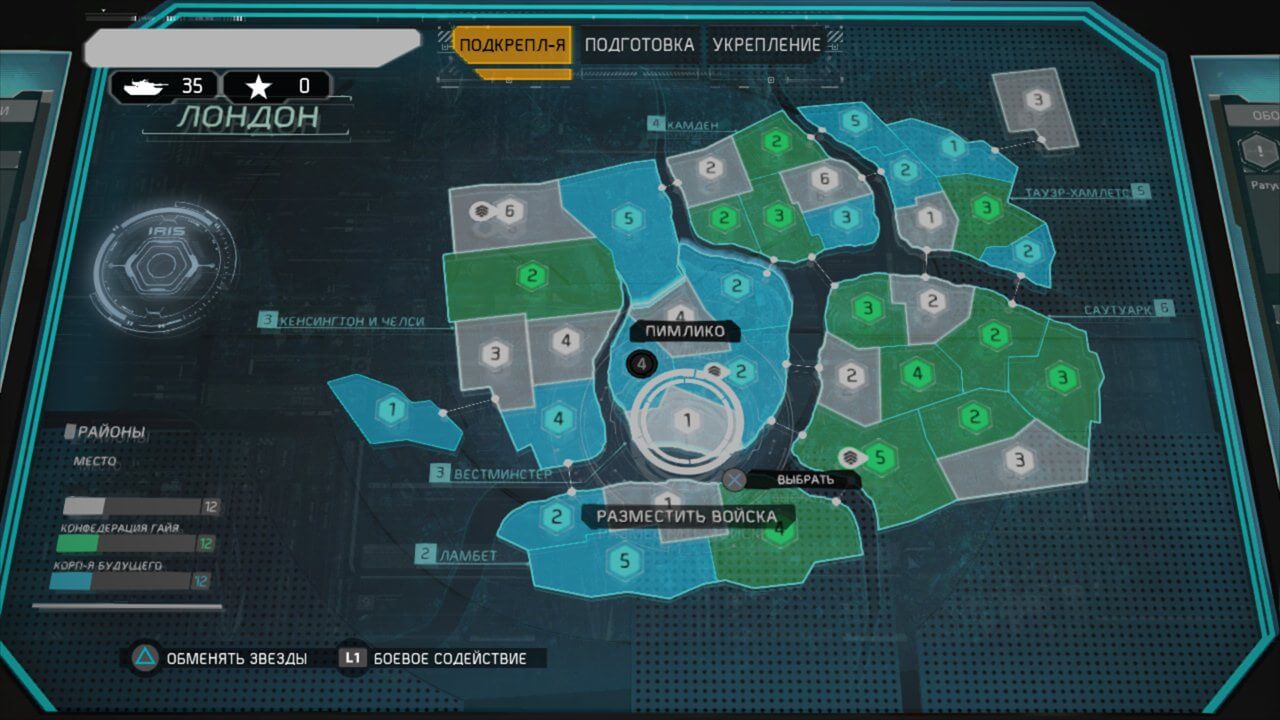Choose the blue 5-troop district in Ламбет

coord(625,561)
